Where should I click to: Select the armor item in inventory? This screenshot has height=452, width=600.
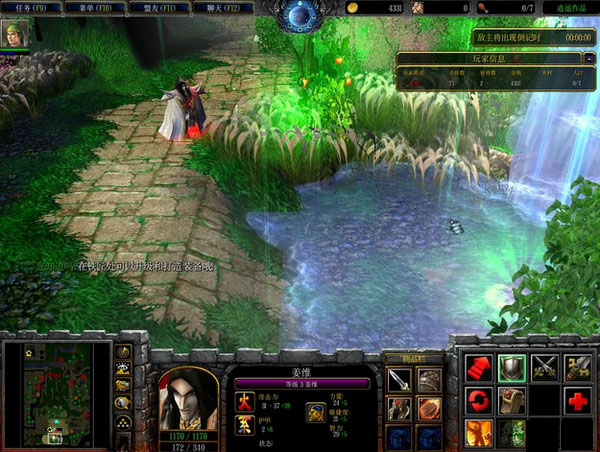429,380
